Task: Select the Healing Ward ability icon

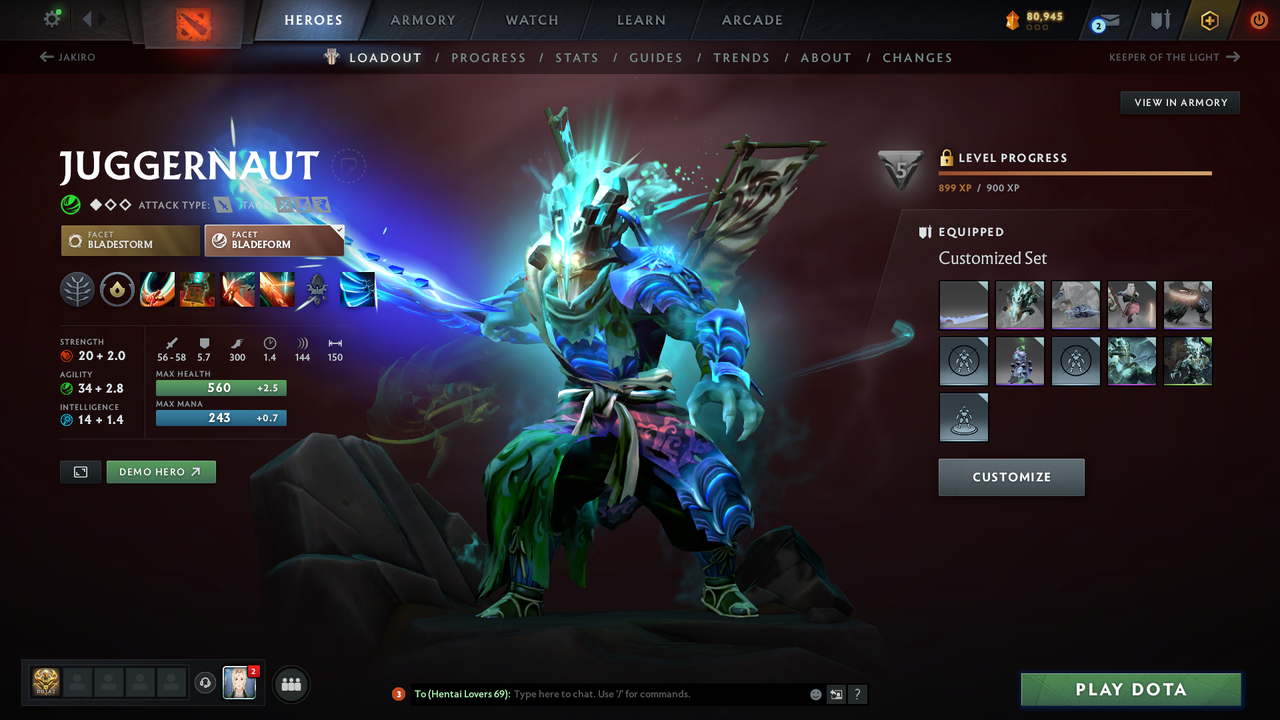Action: pos(197,290)
